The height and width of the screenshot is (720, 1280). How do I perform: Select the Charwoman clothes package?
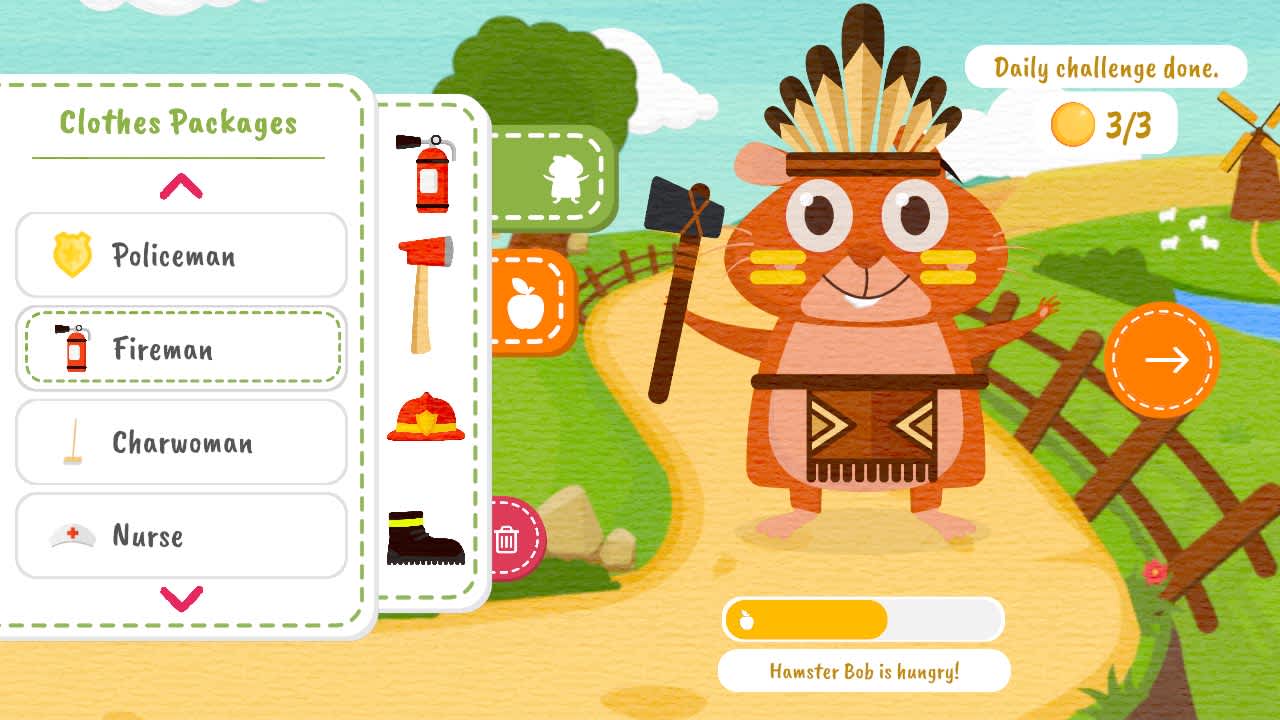point(180,443)
